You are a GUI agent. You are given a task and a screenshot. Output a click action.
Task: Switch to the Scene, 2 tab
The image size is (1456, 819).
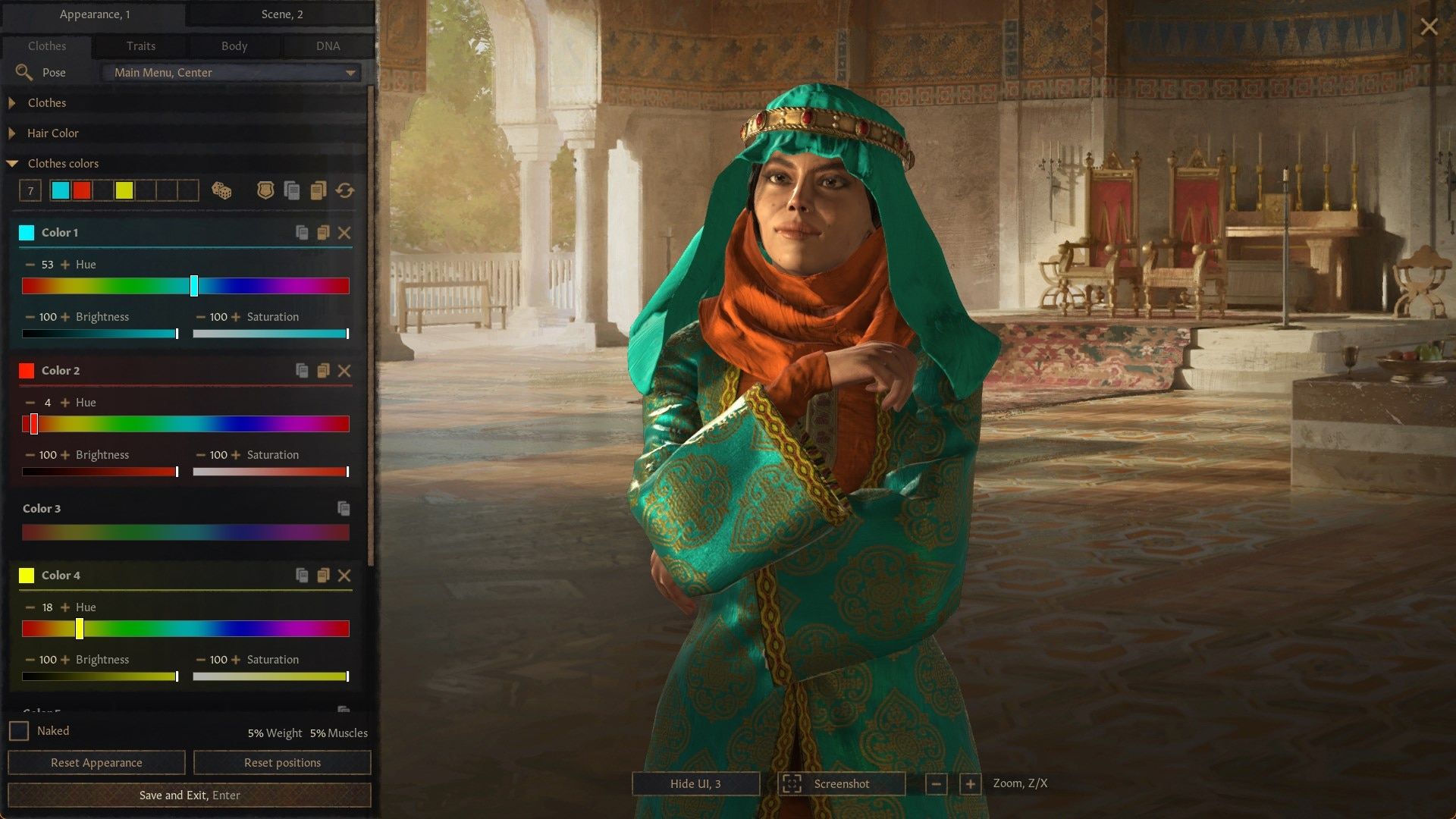pos(281,14)
